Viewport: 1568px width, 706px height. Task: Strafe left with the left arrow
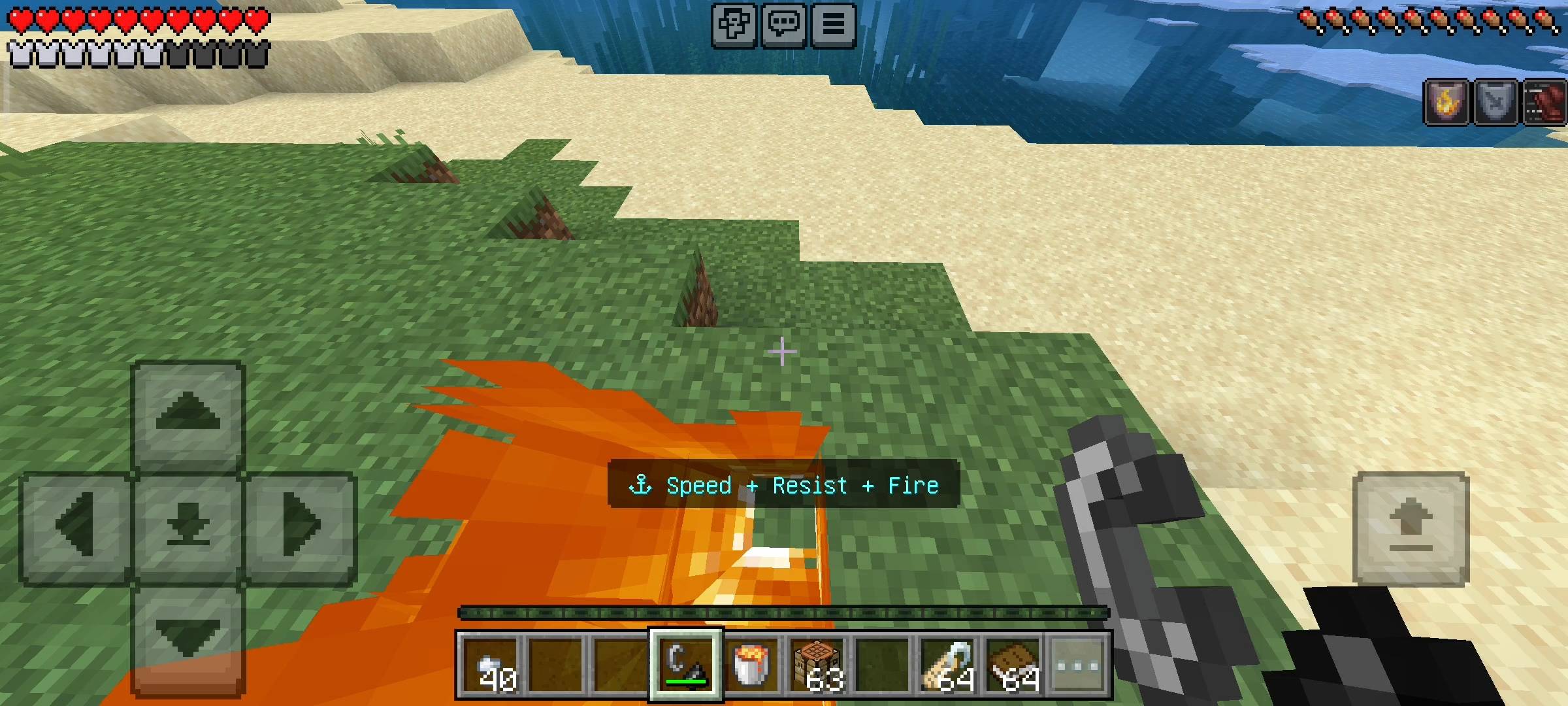76,527
